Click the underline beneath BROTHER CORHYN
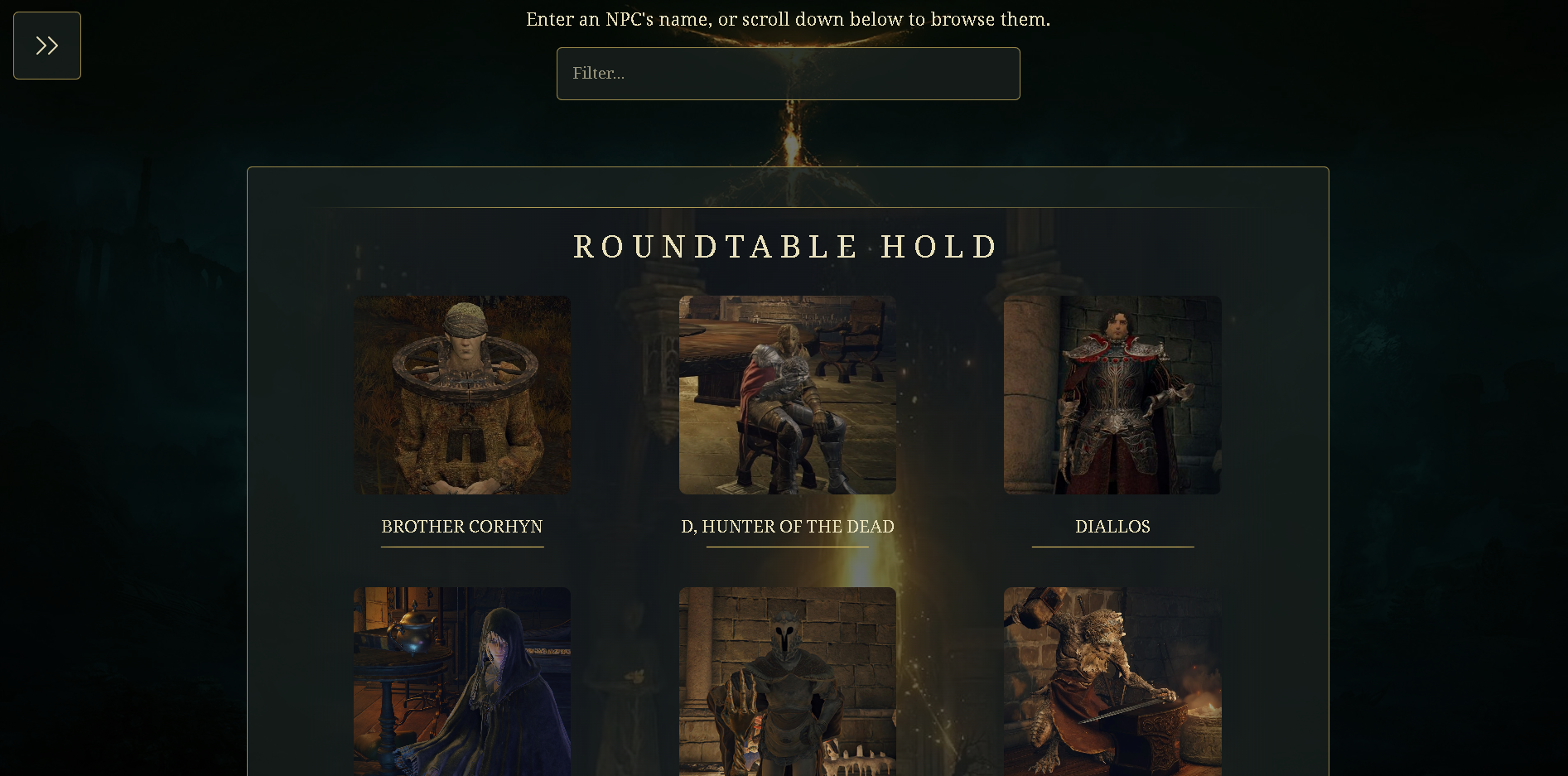This screenshot has height=776, width=1568. point(461,547)
